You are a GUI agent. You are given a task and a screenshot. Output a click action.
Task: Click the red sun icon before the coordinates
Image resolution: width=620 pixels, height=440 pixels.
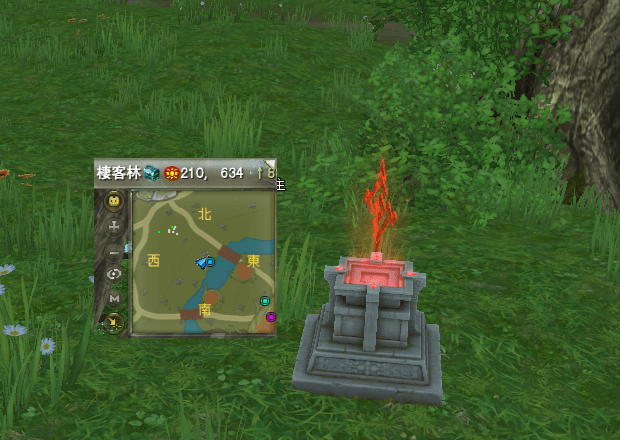pos(171,173)
